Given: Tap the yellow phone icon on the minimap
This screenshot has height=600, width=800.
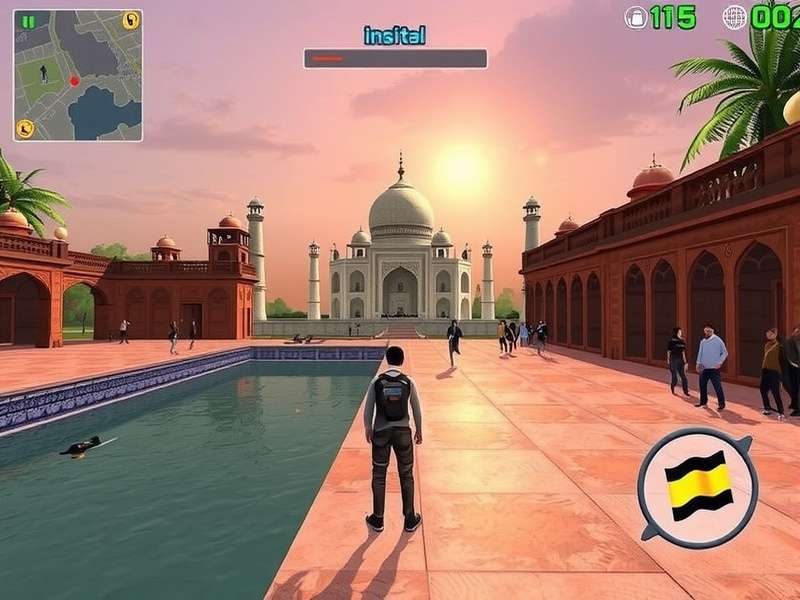Looking at the screenshot, I should click(130, 20).
